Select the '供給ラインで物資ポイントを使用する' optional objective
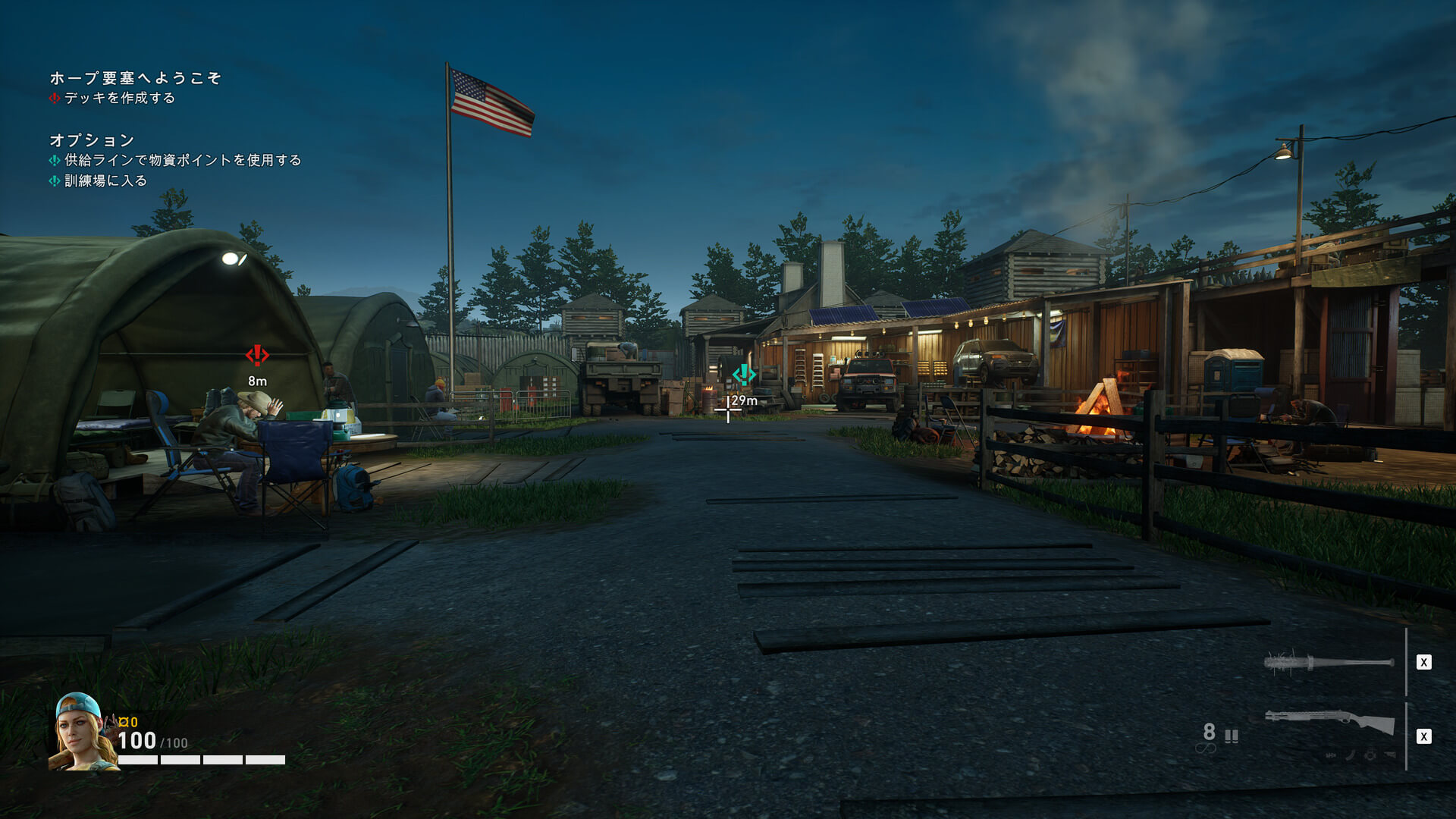 pyautogui.click(x=182, y=160)
